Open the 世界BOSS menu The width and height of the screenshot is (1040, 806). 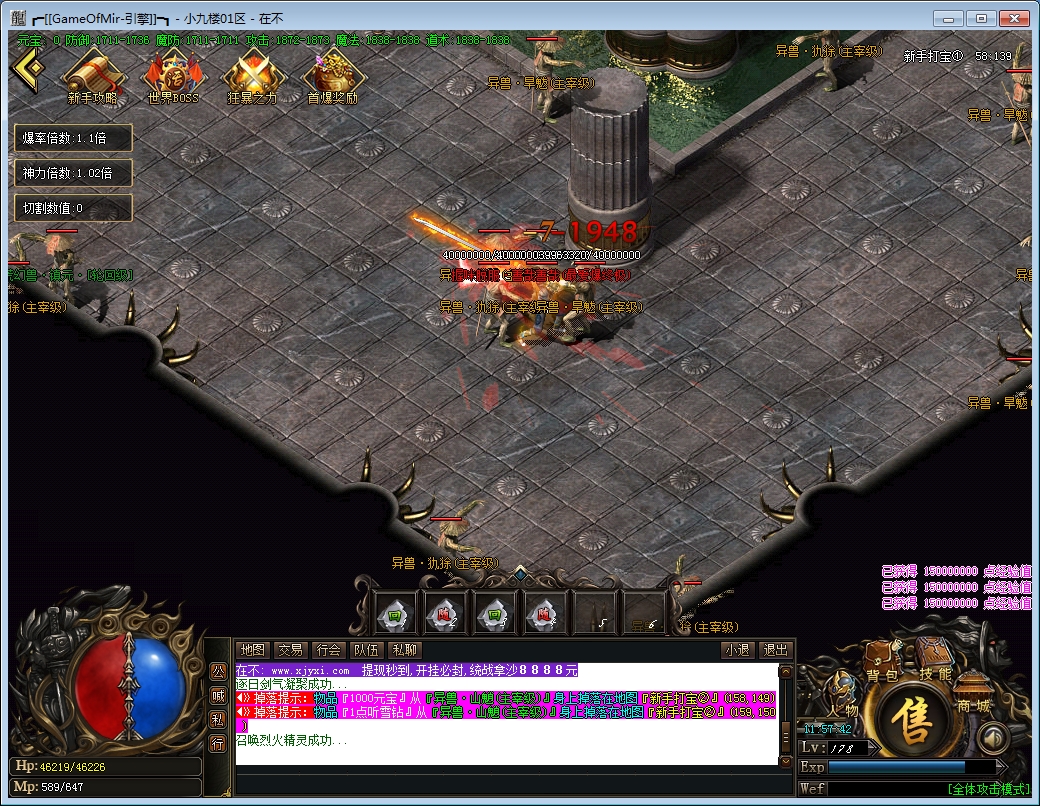[x=172, y=76]
